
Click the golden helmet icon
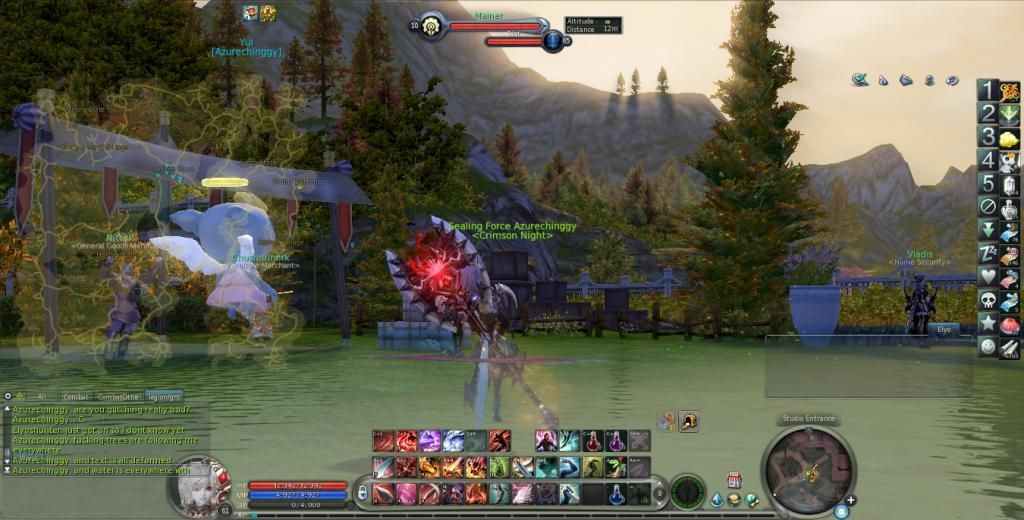[x=689, y=421]
